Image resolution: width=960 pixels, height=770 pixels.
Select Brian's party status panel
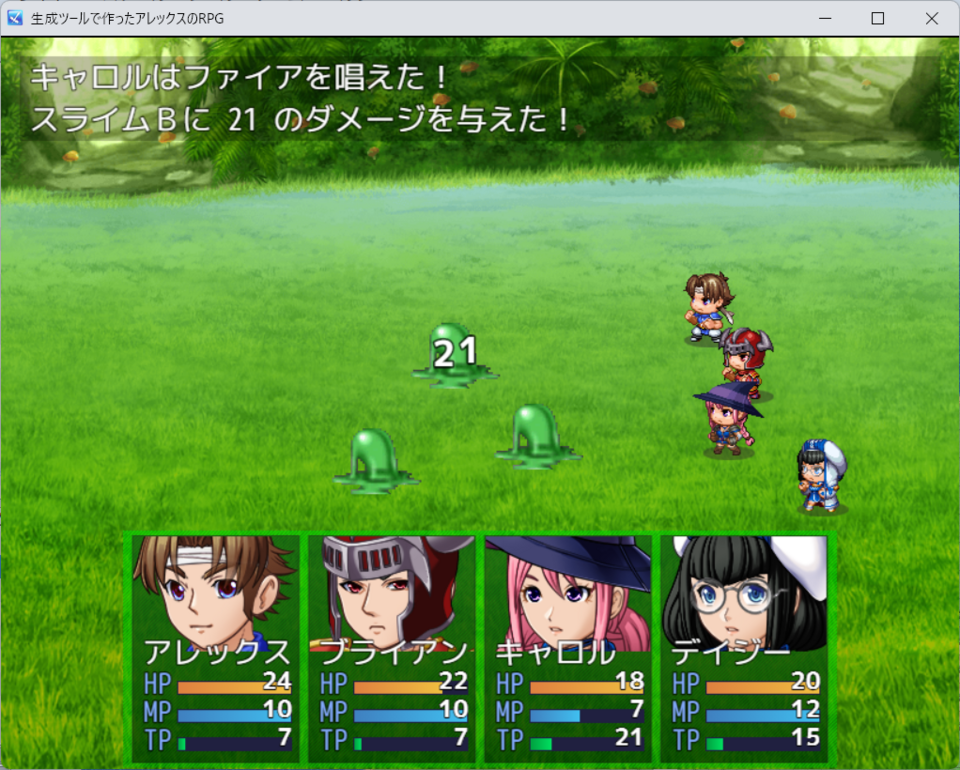tap(392, 647)
